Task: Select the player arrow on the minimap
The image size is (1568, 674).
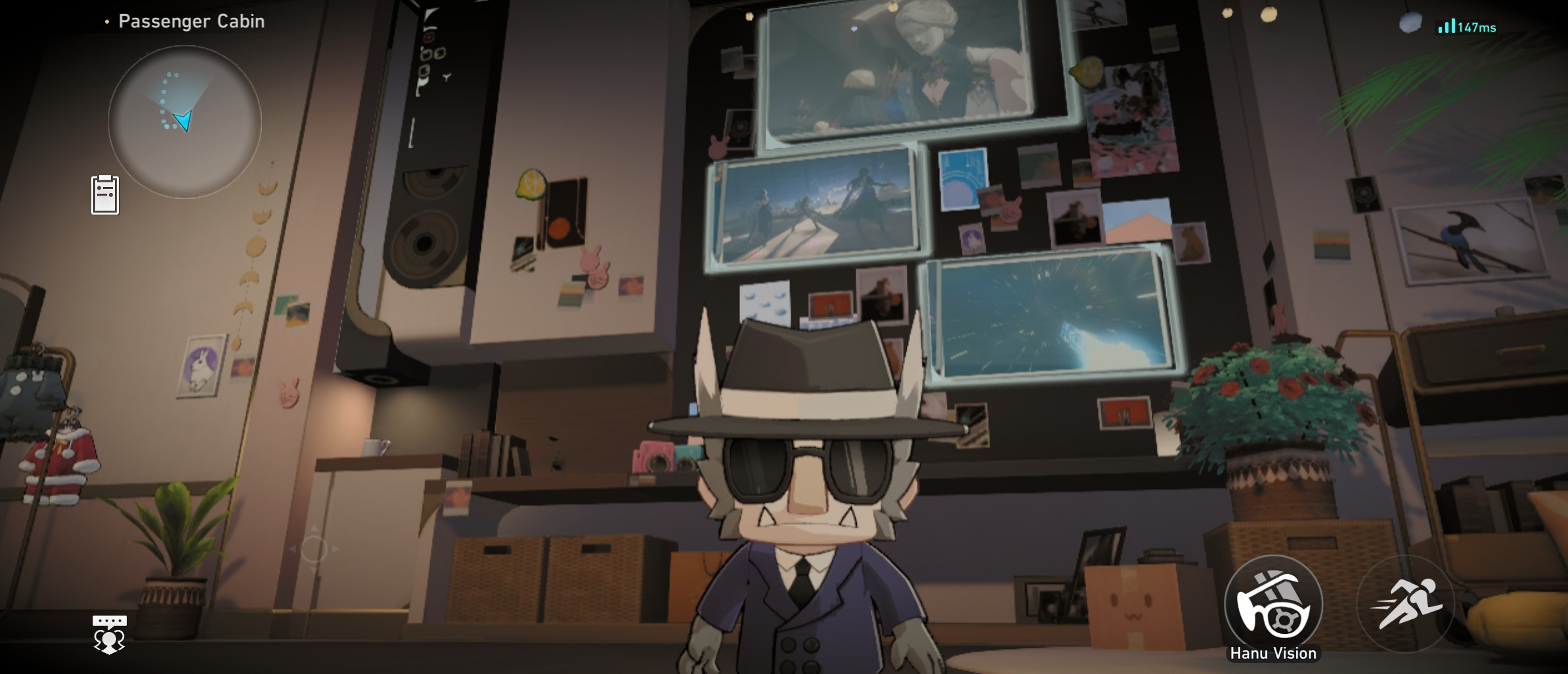Action: tap(183, 121)
